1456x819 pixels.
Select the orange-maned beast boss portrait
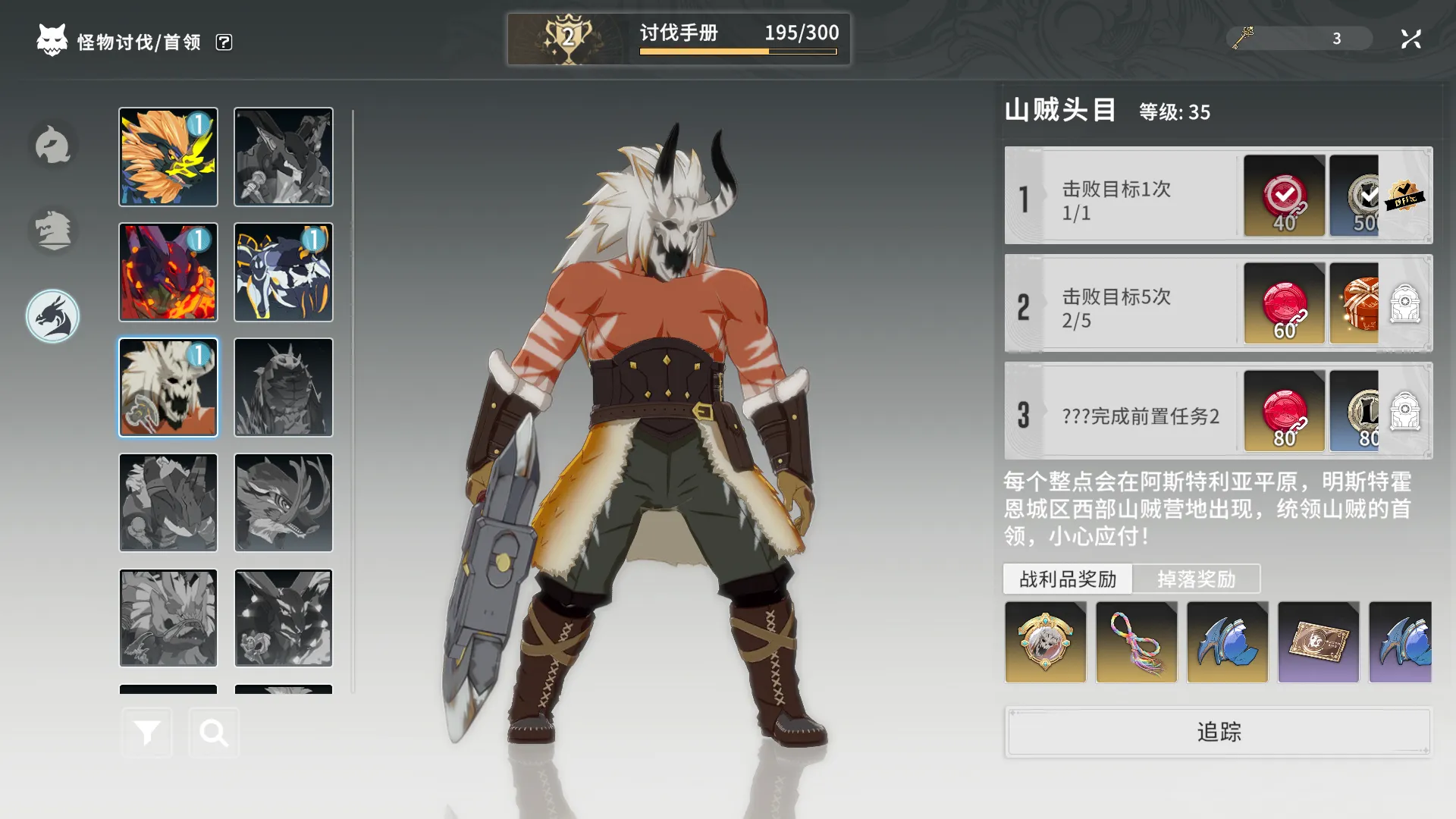(x=168, y=157)
